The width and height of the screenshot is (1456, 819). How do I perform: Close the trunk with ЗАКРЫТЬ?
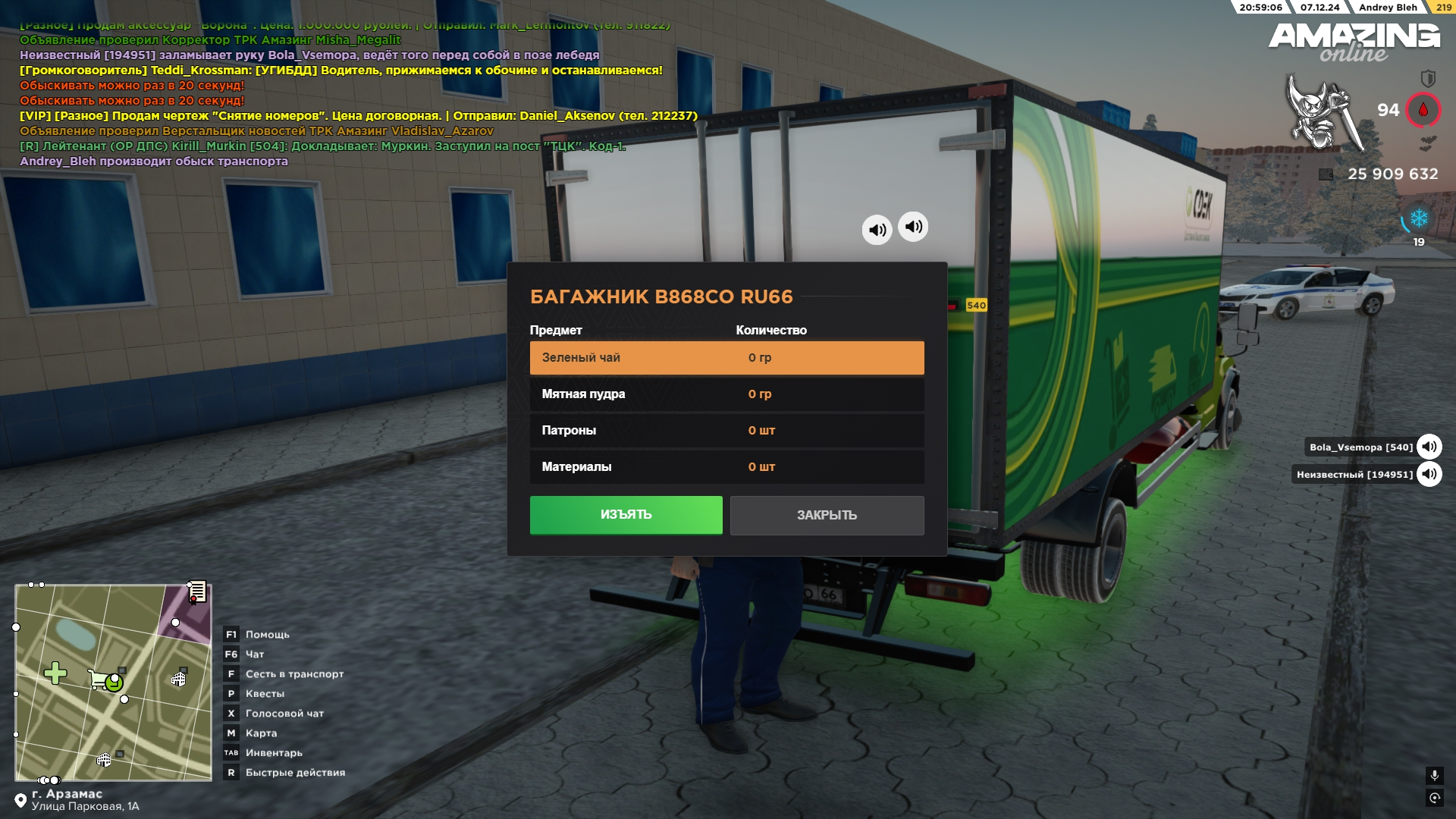(827, 516)
